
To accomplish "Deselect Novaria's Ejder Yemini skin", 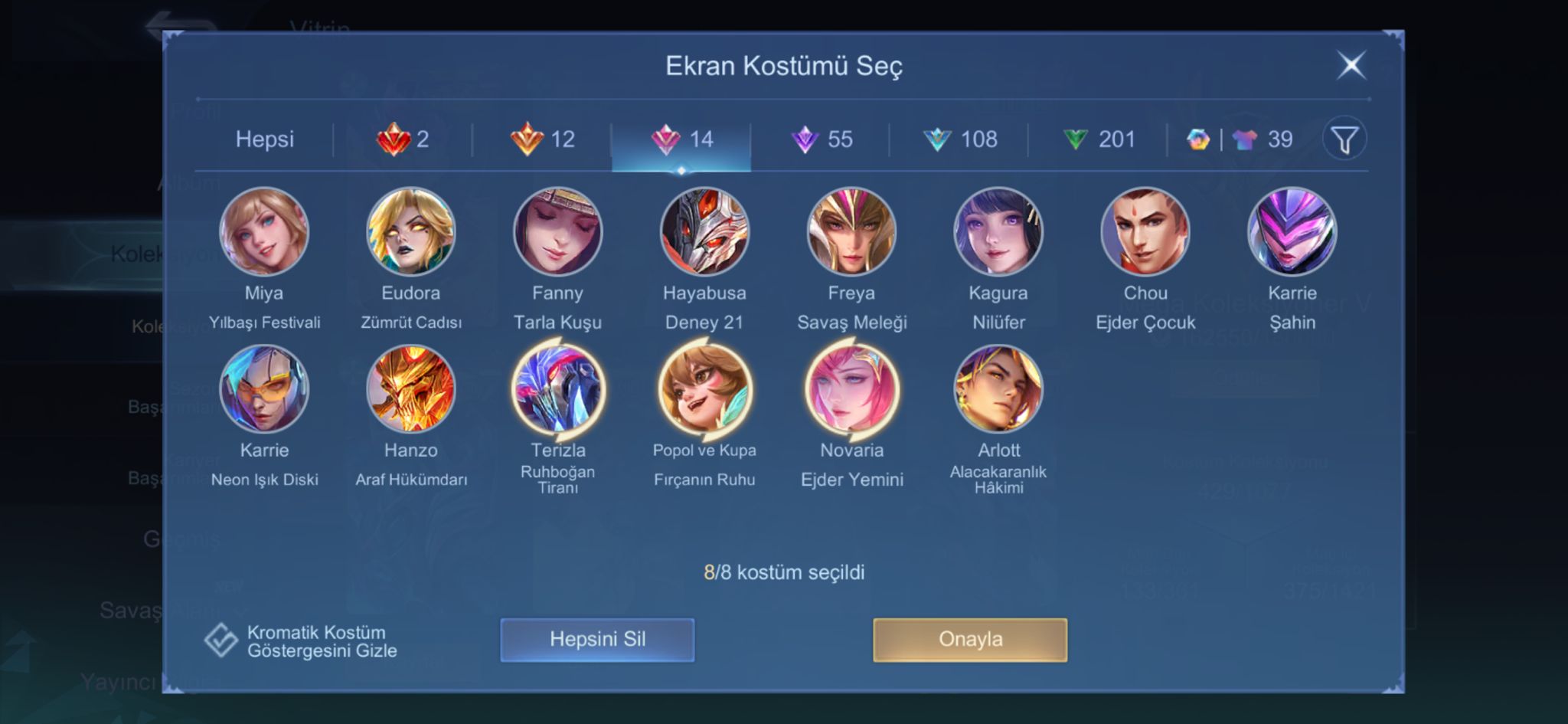I will pyautogui.click(x=851, y=389).
